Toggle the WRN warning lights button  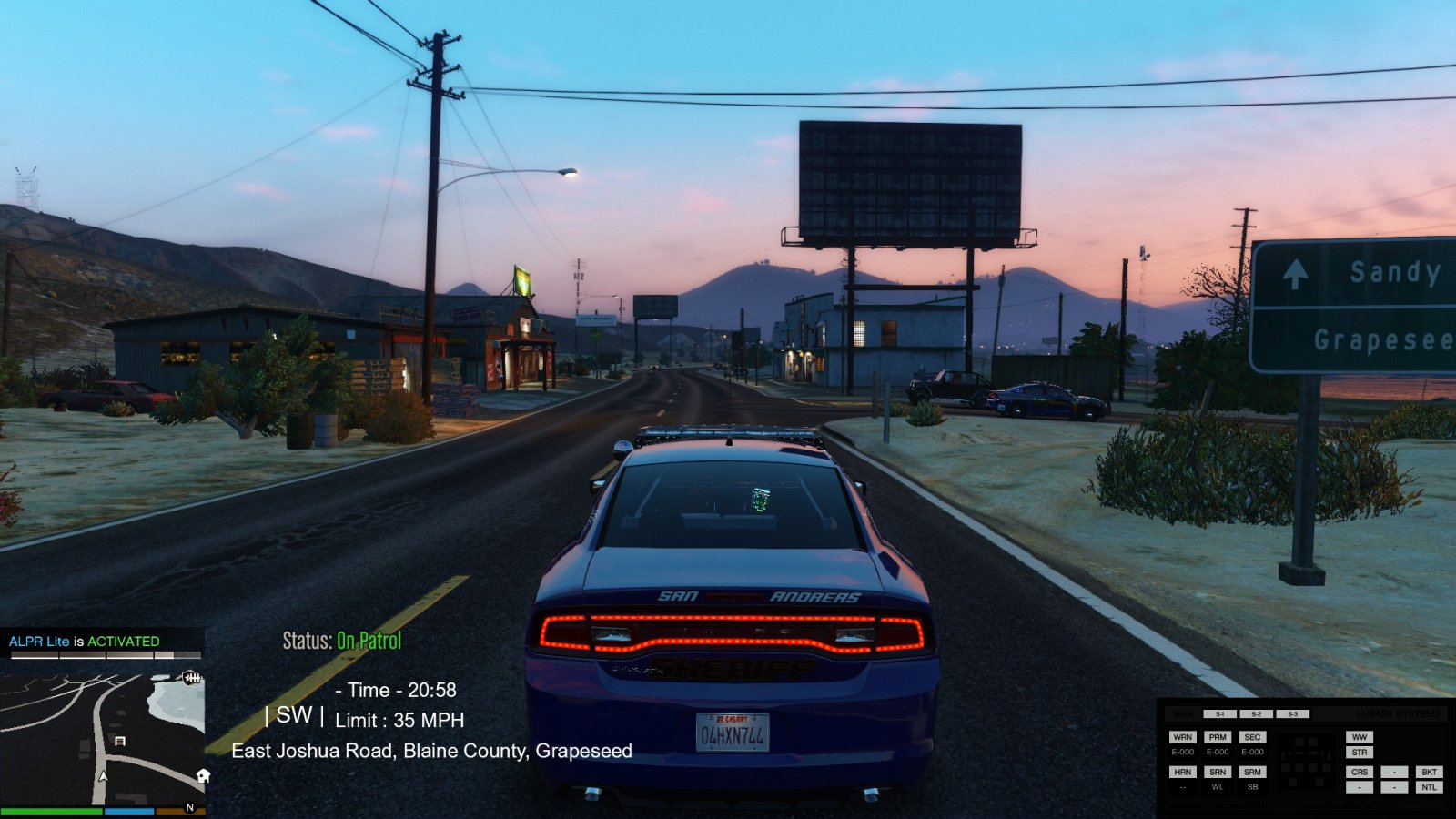pyautogui.click(x=1182, y=737)
